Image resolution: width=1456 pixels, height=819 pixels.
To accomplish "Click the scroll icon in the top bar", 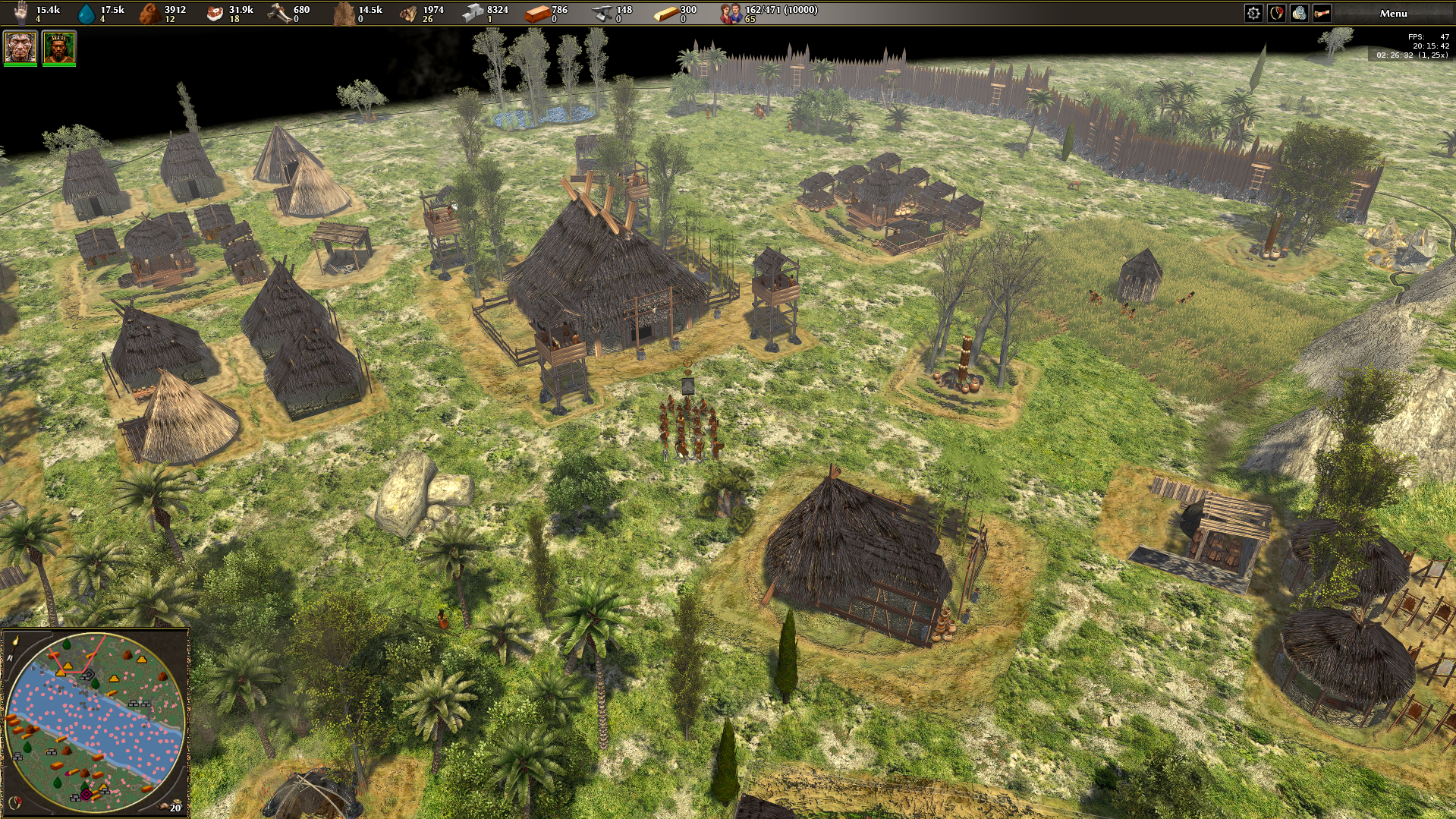I will point(1322,13).
